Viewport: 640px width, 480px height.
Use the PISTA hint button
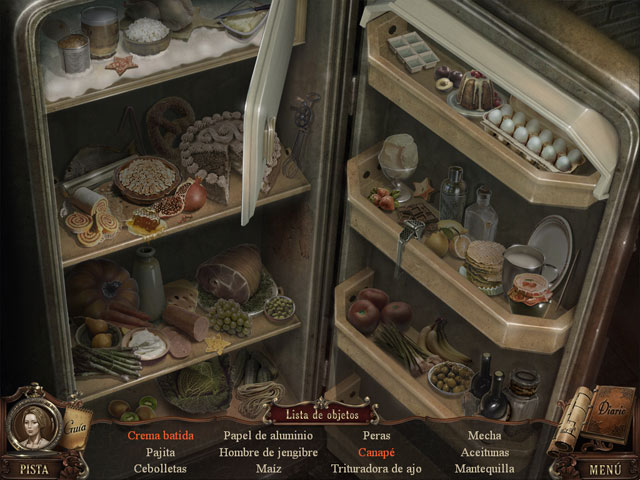coord(34,467)
